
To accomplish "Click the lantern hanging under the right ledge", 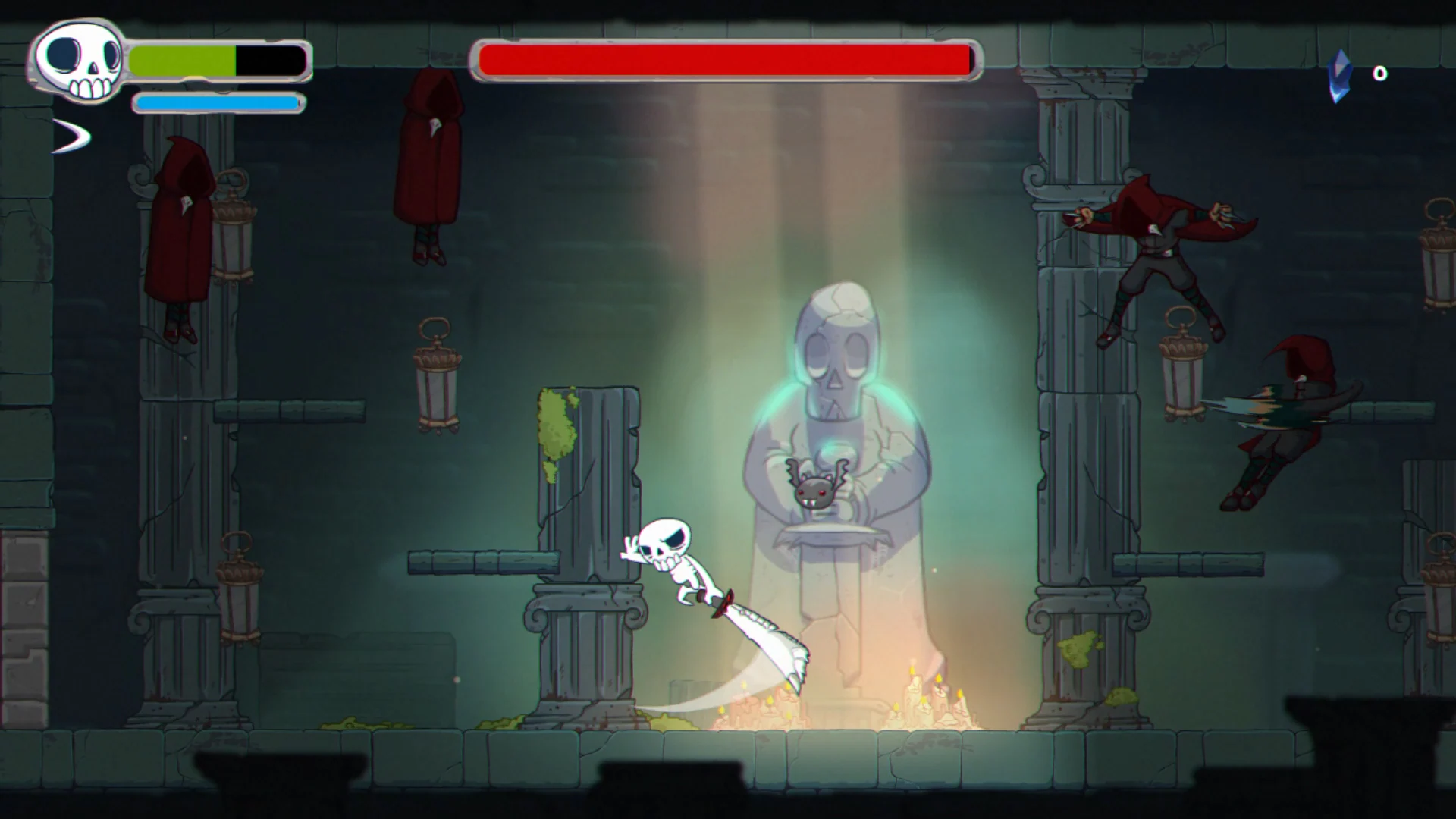I will (1183, 372).
